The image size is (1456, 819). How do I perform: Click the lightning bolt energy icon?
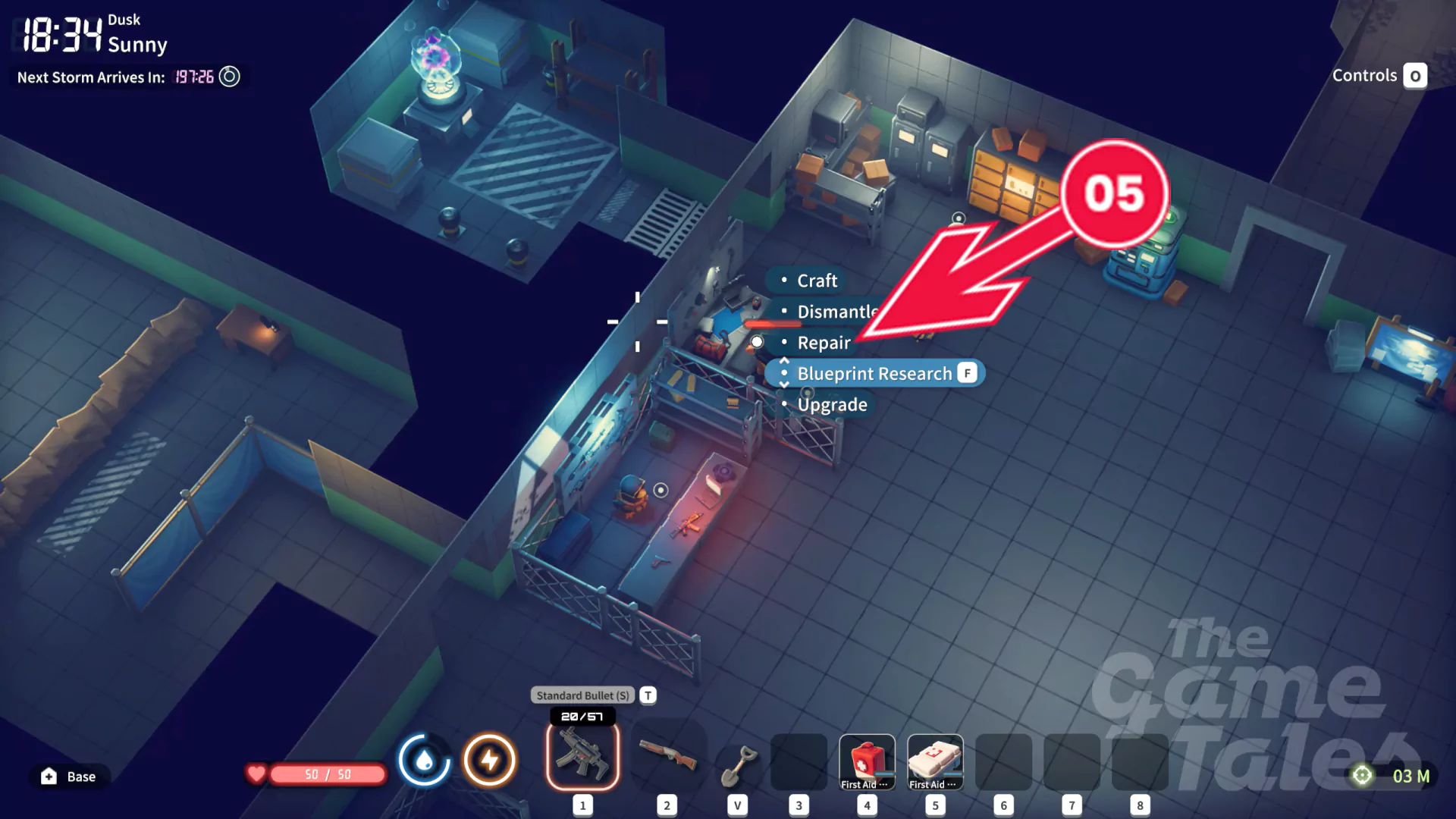click(x=490, y=760)
